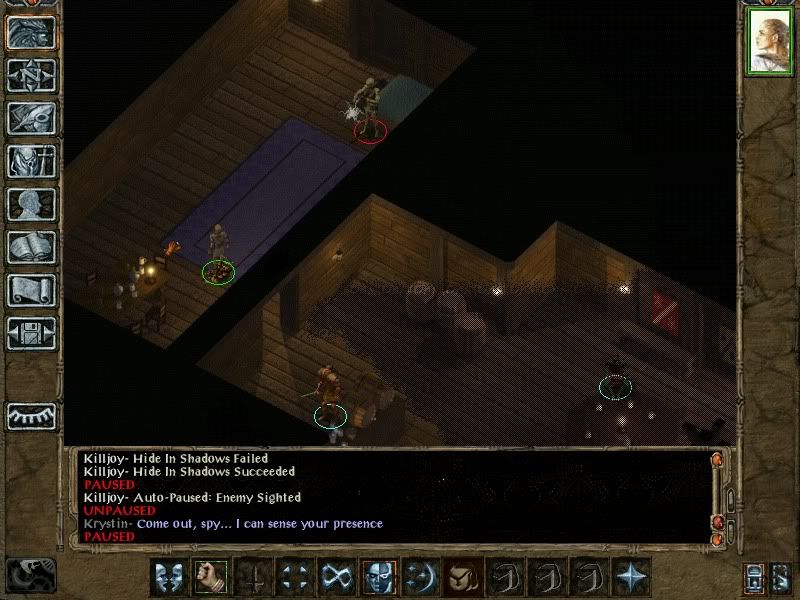Show the character record bust icon
800x600 pixels.
coord(31,204)
